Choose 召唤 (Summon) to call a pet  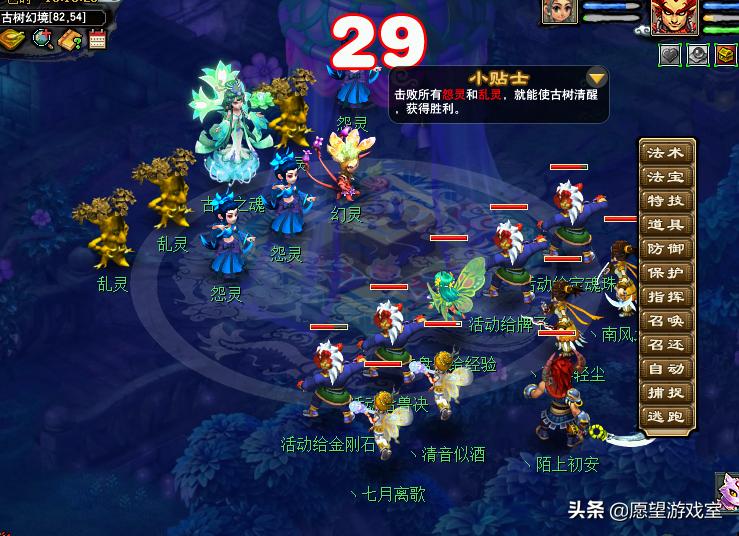coord(665,321)
